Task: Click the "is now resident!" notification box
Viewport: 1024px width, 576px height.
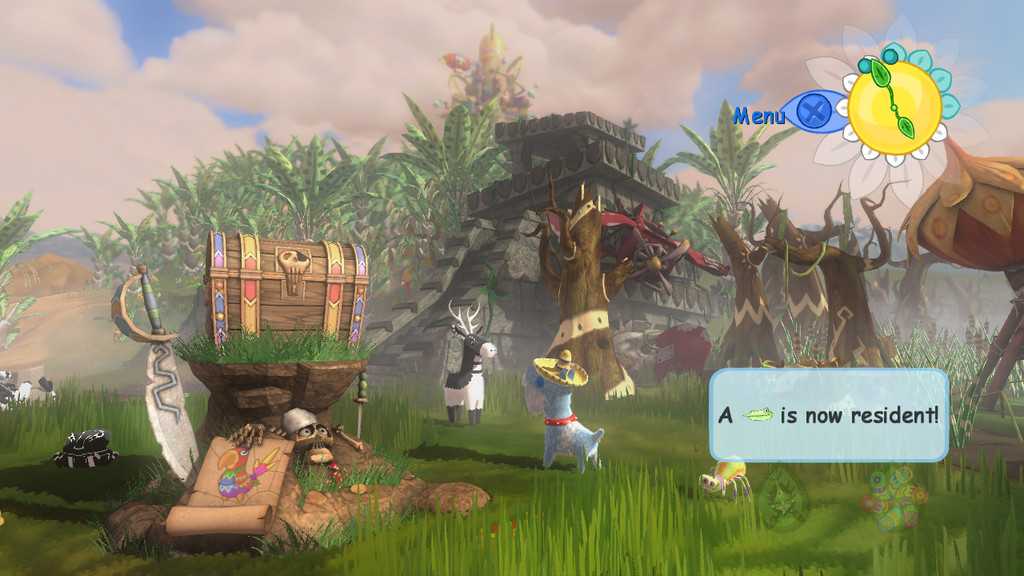Action: (x=829, y=415)
